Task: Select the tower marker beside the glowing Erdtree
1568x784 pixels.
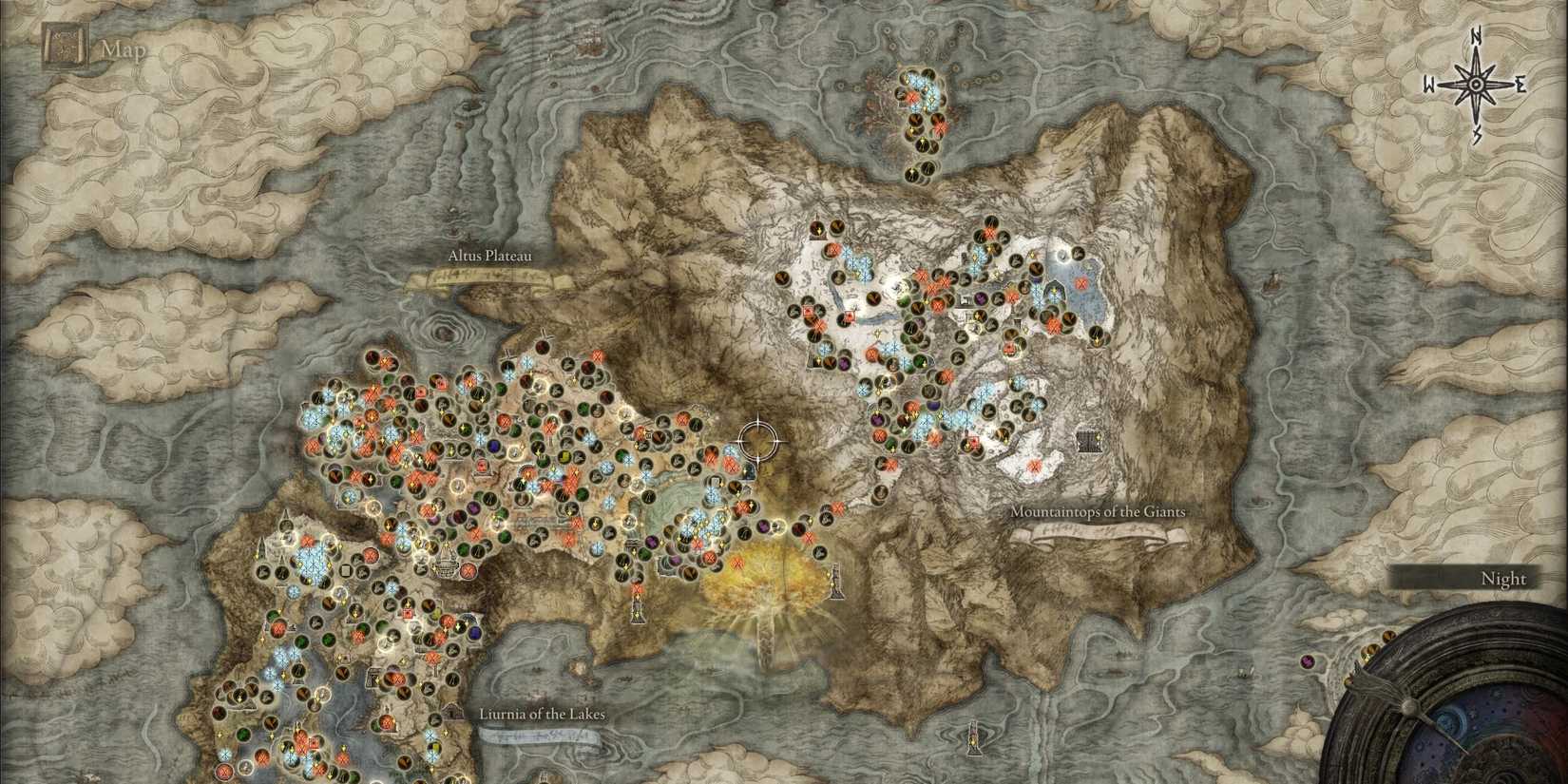Action: click(x=837, y=580)
